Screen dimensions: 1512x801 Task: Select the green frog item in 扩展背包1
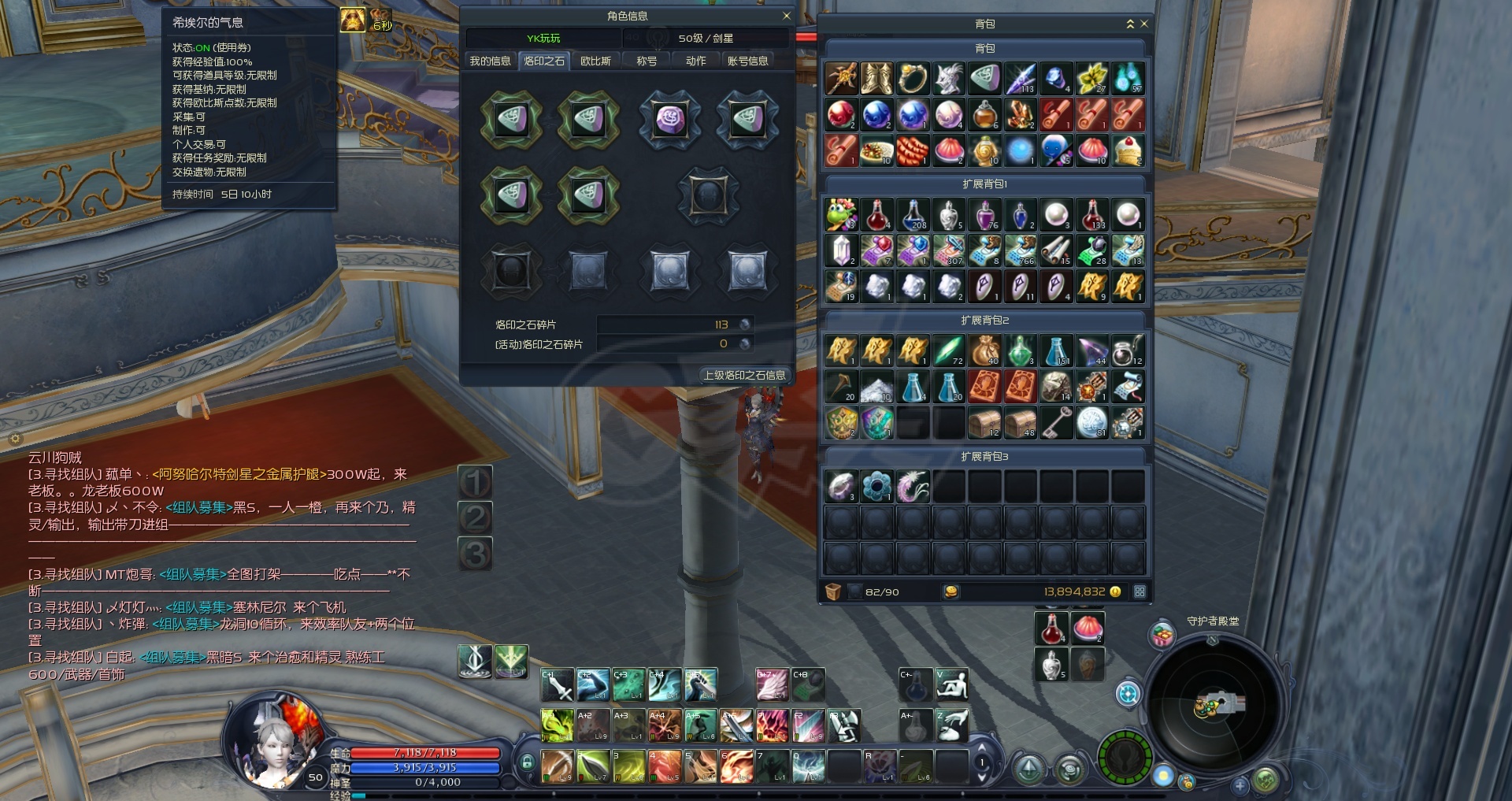[x=841, y=214]
